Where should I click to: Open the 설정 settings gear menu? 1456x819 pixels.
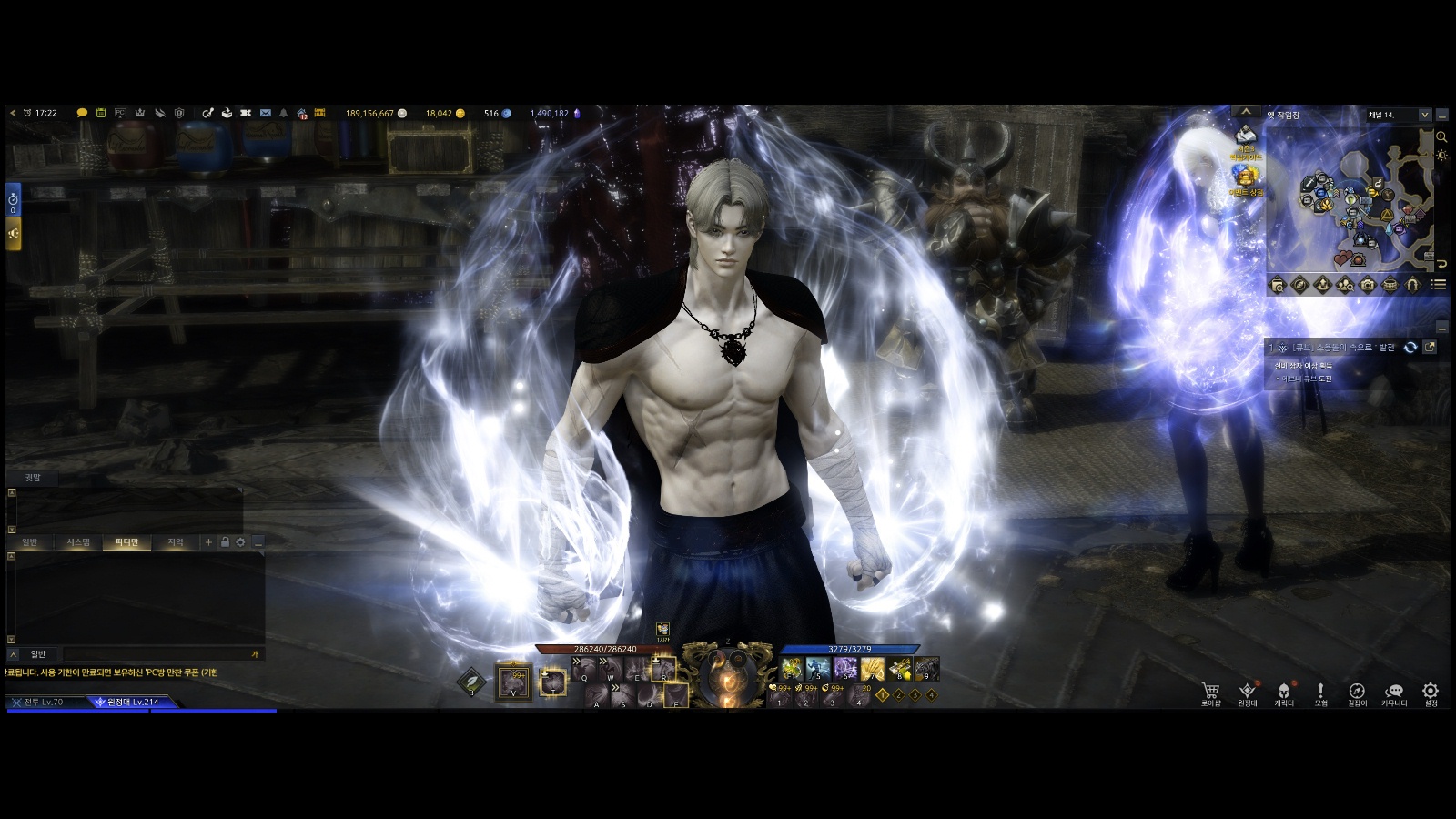(1431, 693)
